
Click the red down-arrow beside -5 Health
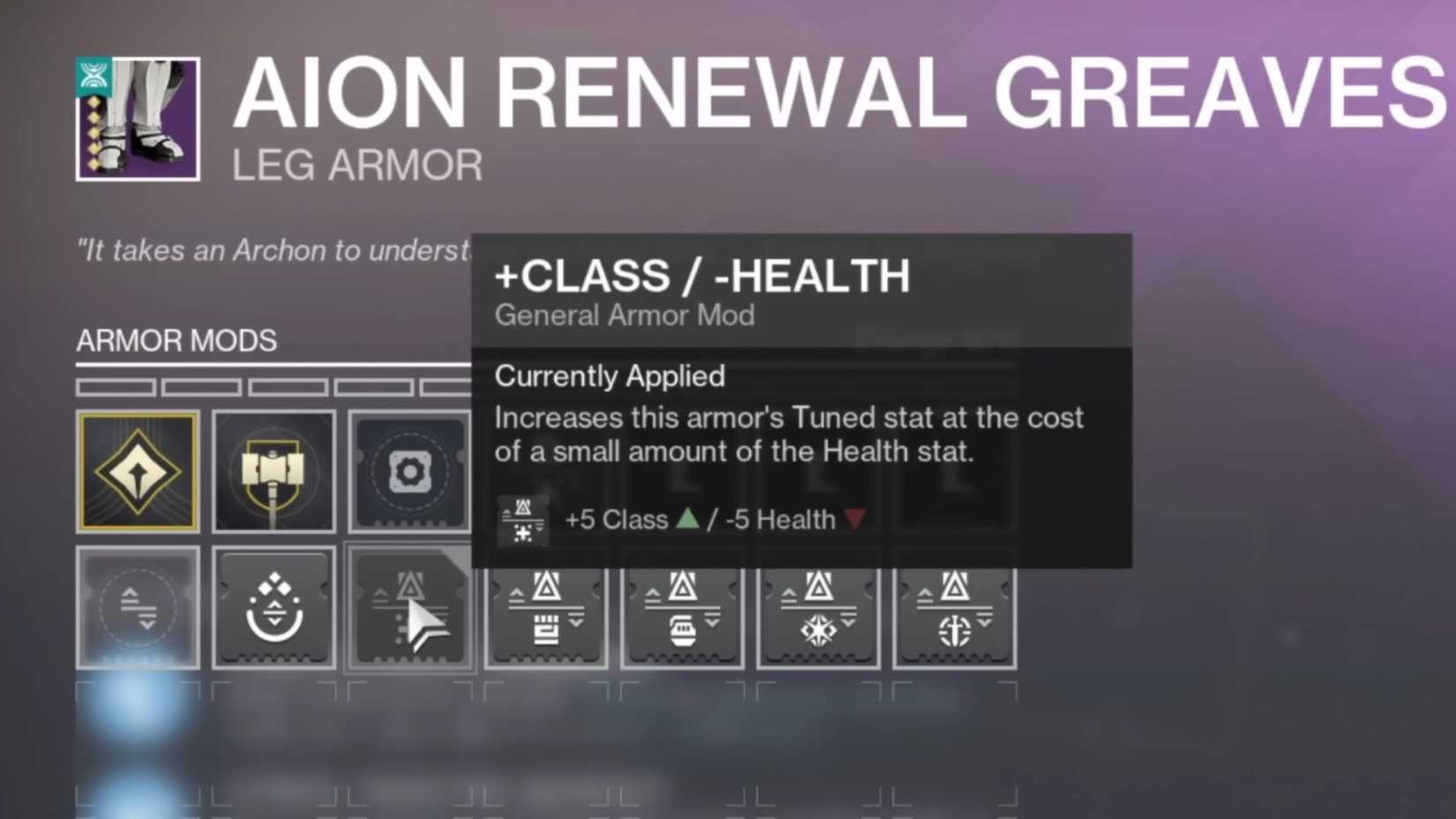[x=852, y=520]
